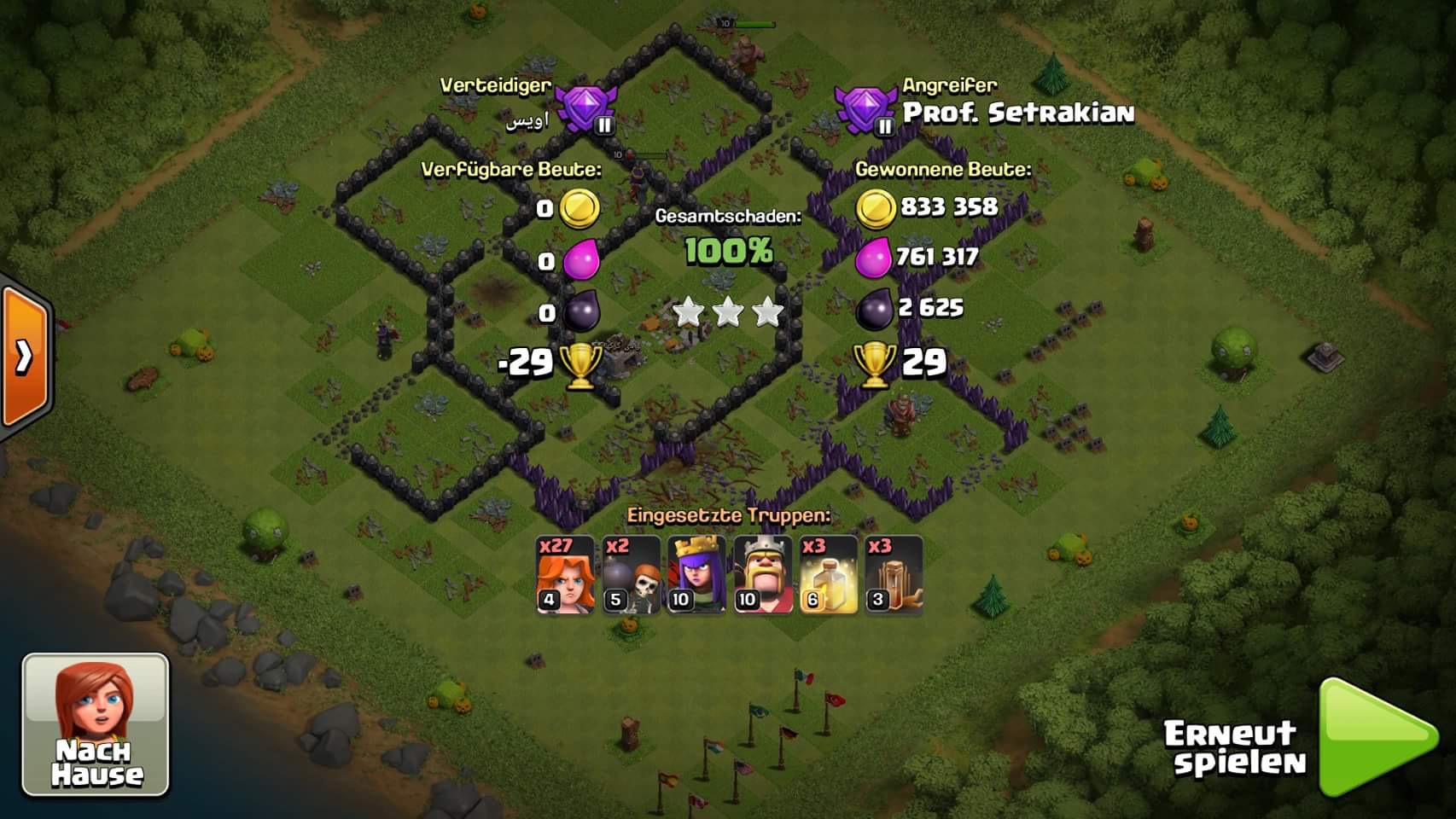The height and width of the screenshot is (819, 1456).
Task: View the attacker name Prof. Setrakian
Action: point(1018,113)
